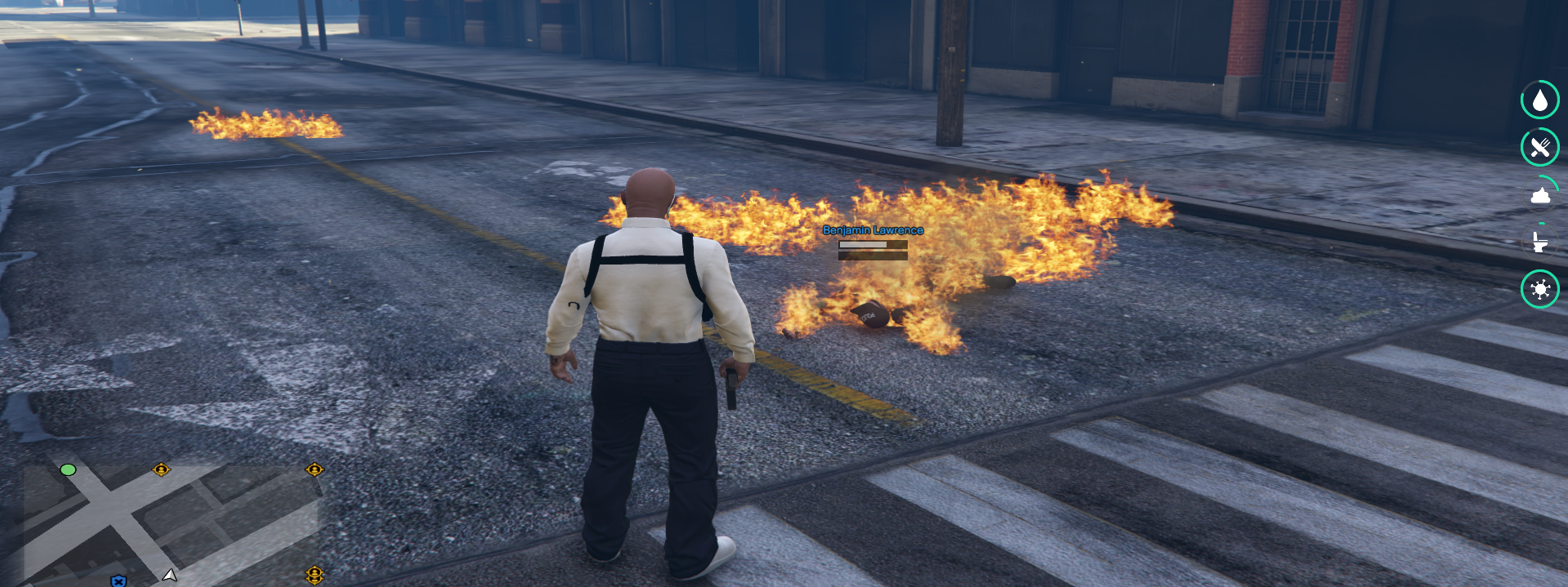The height and width of the screenshot is (587, 1568).
Task: Select the green dot marker on the minimap
Action: 68,469
